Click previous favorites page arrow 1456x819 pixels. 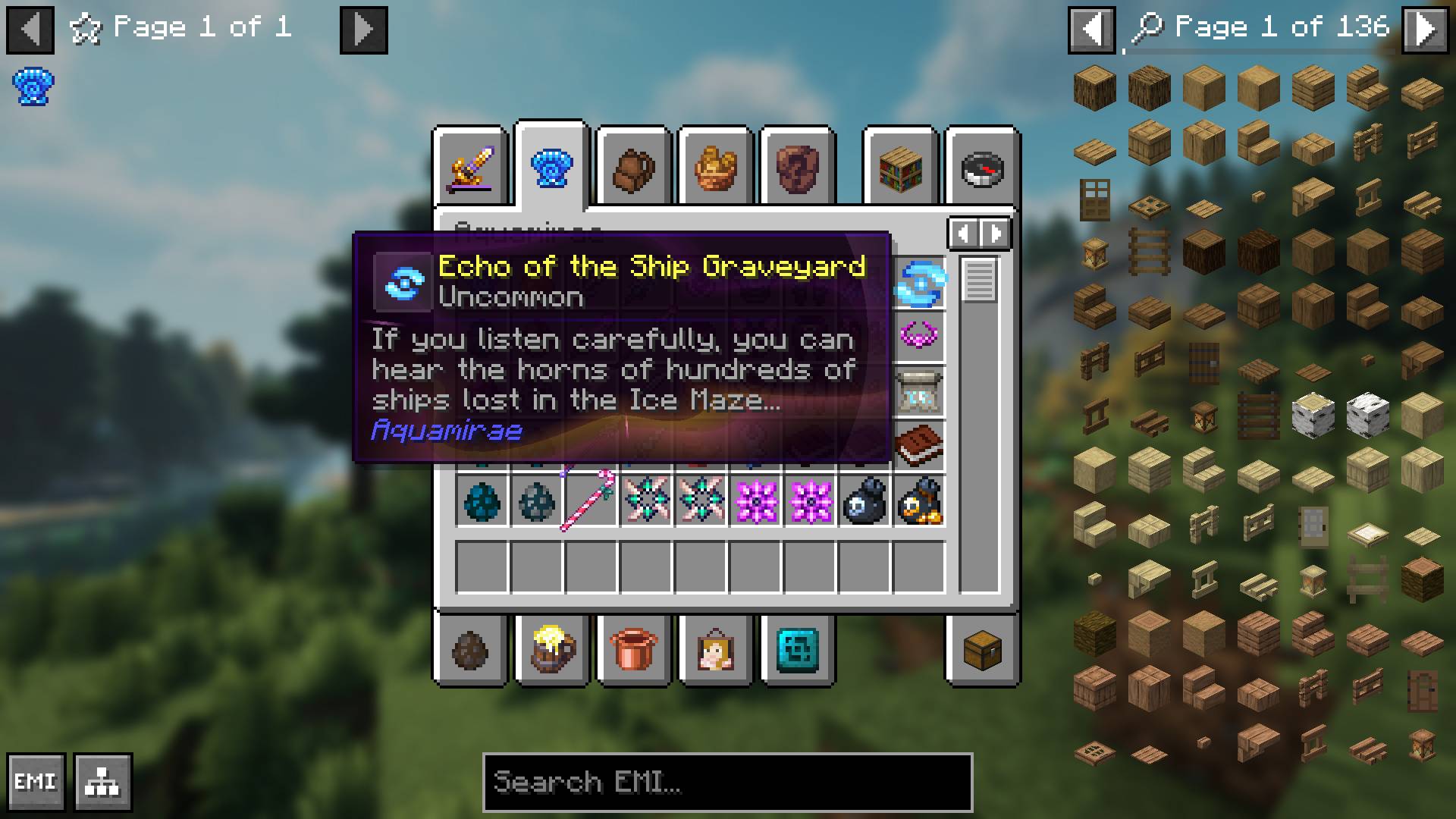tap(30, 30)
